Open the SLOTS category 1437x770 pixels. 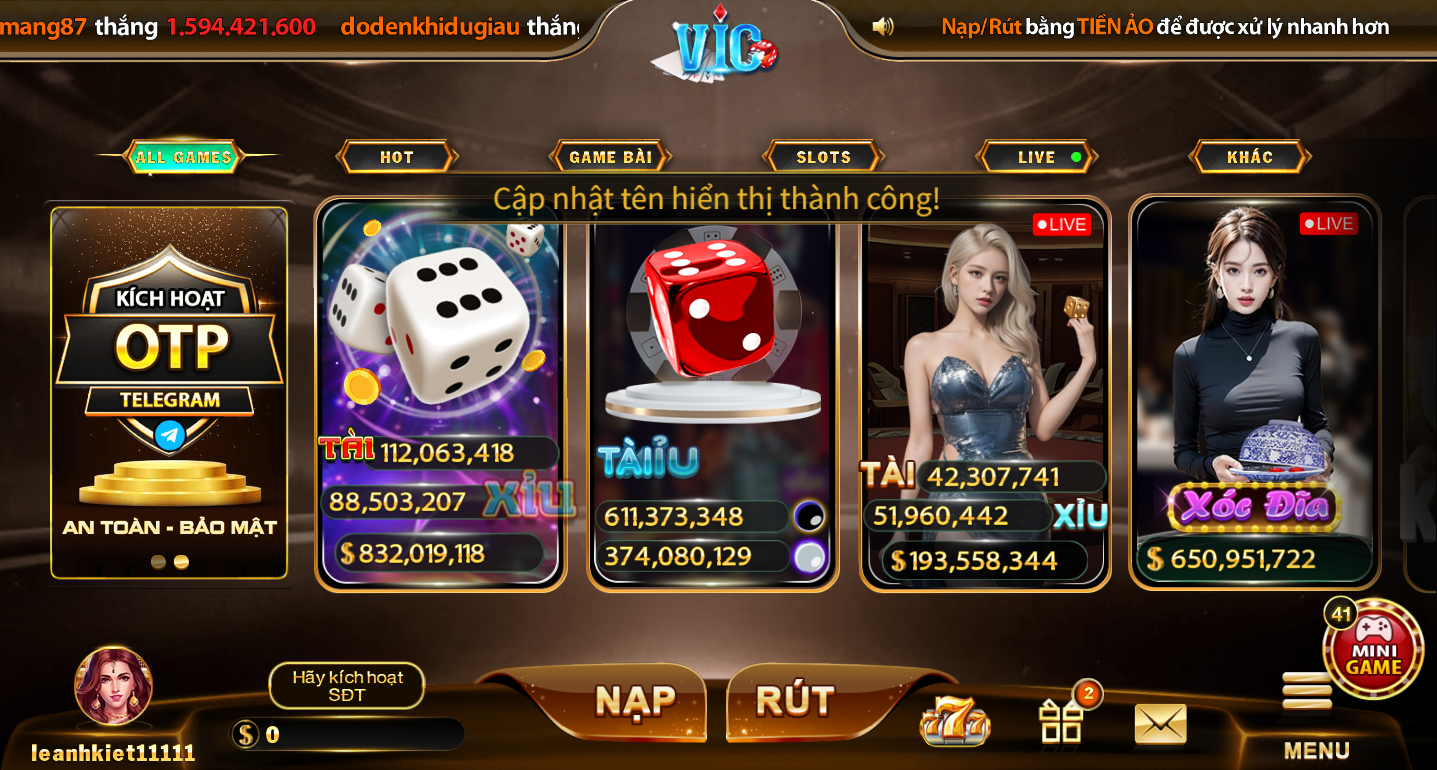pos(822,156)
